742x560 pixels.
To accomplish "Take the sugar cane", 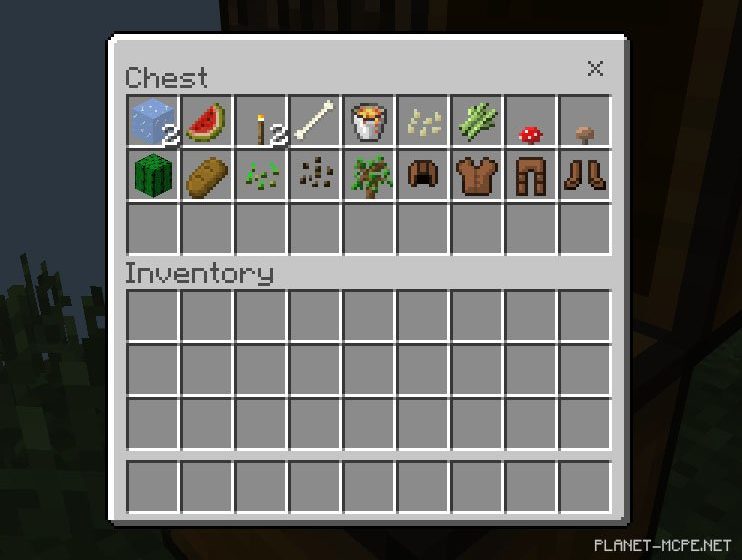I will click(x=477, y=122).
